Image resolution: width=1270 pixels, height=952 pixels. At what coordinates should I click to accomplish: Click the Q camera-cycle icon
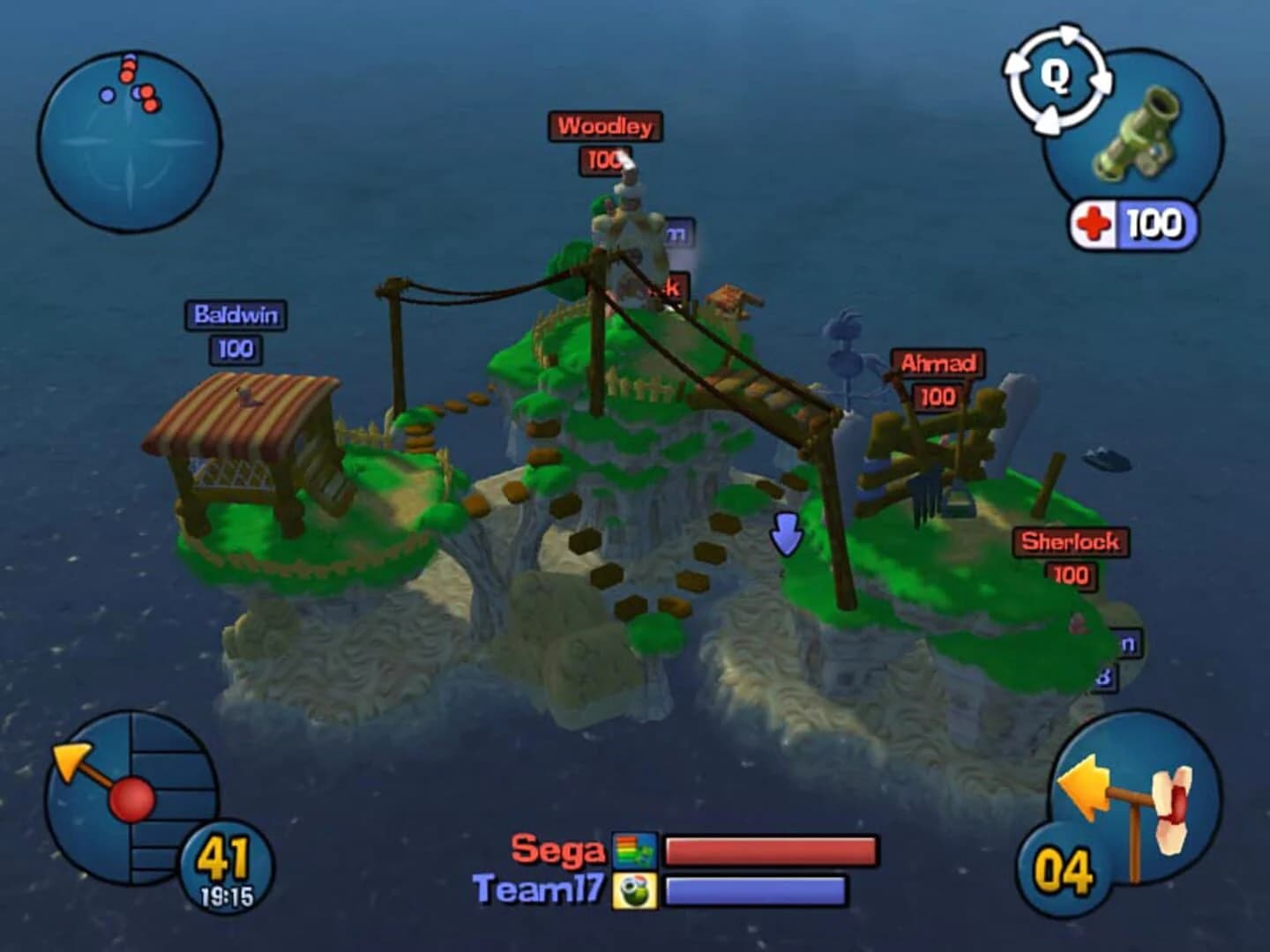point(1056,78)
